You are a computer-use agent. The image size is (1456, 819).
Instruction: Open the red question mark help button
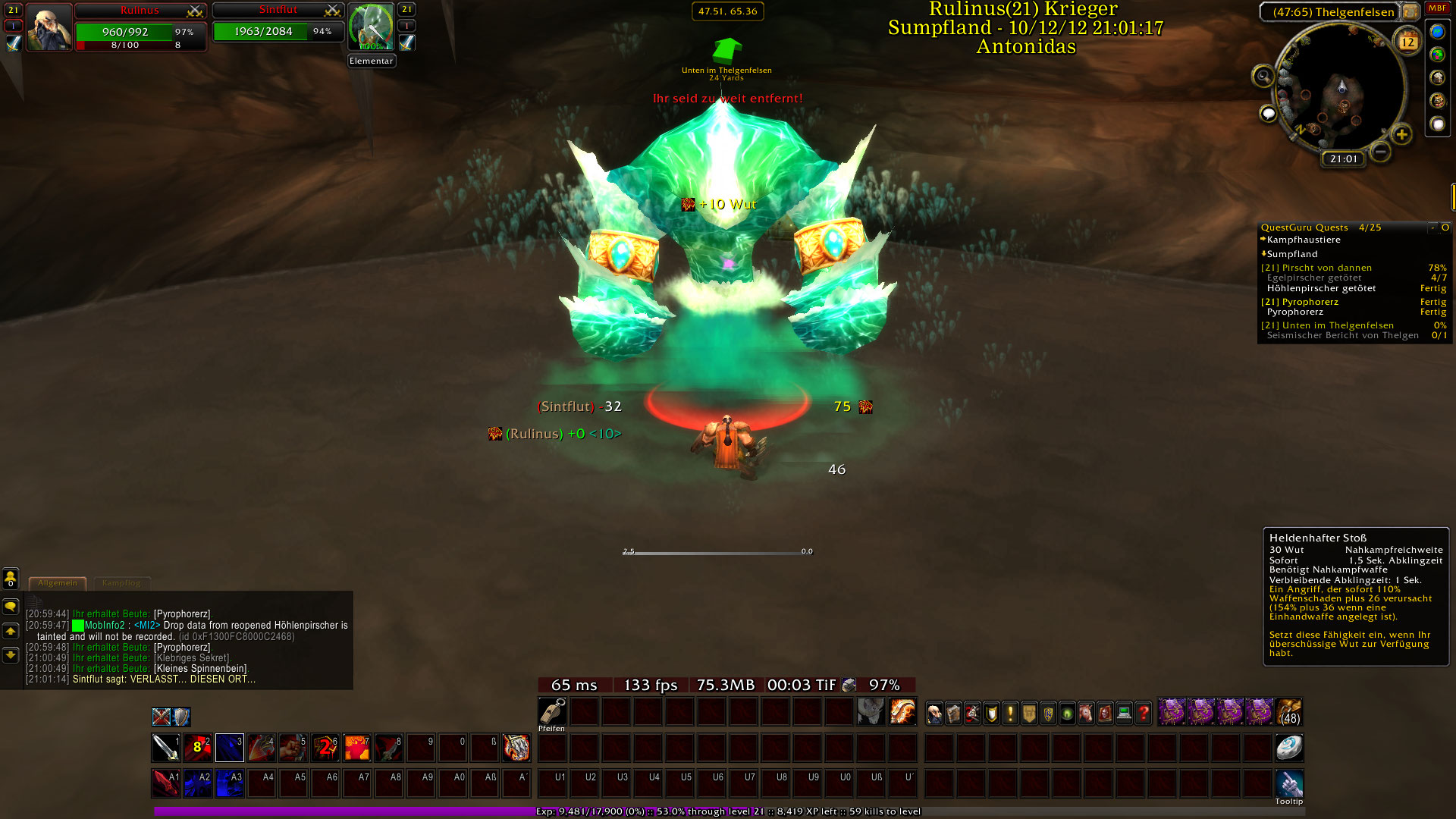(x=1143, y=713)
